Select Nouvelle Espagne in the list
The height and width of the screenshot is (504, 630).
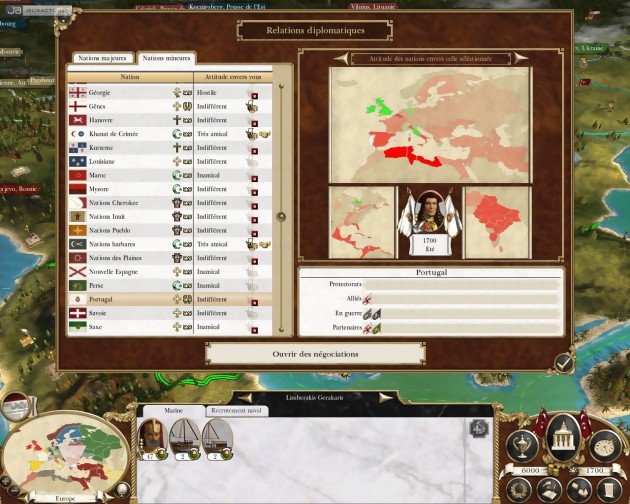tap(130, 271)
